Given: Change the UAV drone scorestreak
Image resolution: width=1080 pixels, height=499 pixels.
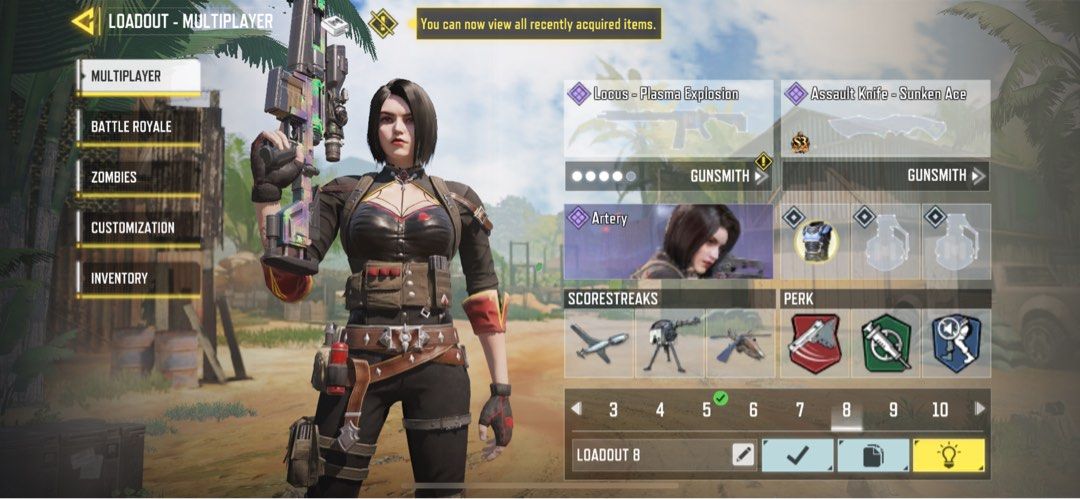Looking at the screenshot, I should [599, 343].
